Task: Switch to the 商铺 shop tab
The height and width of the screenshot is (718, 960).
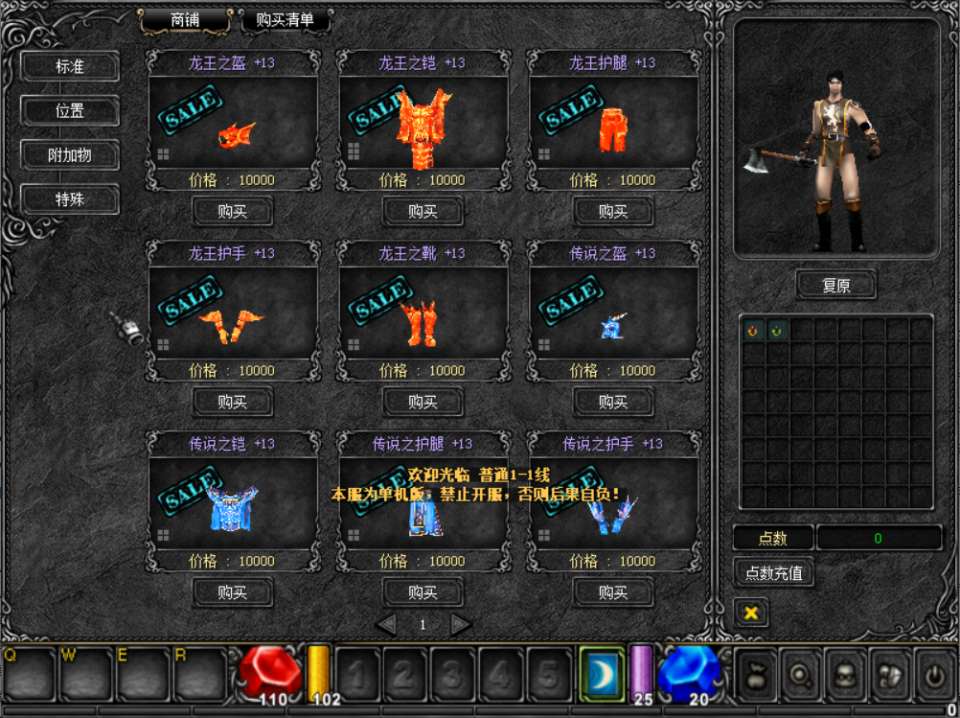Action: coord(185,20)
